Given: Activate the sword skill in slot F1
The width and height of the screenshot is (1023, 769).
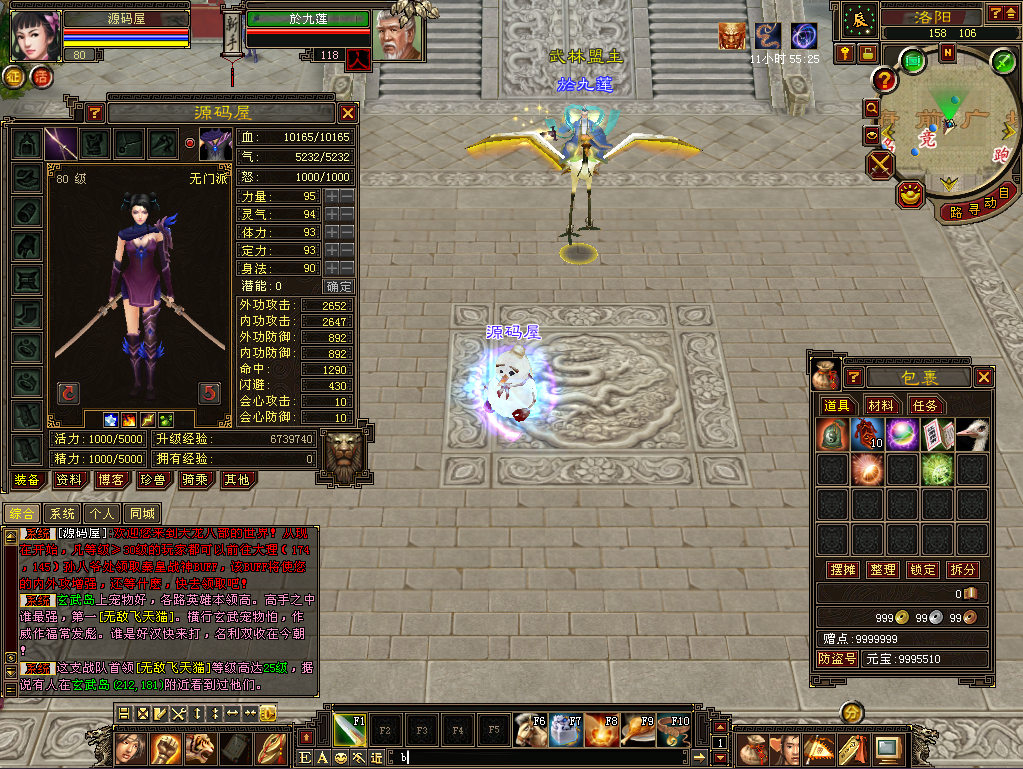Looking at the screenshot, I should [x=350, y=730].
